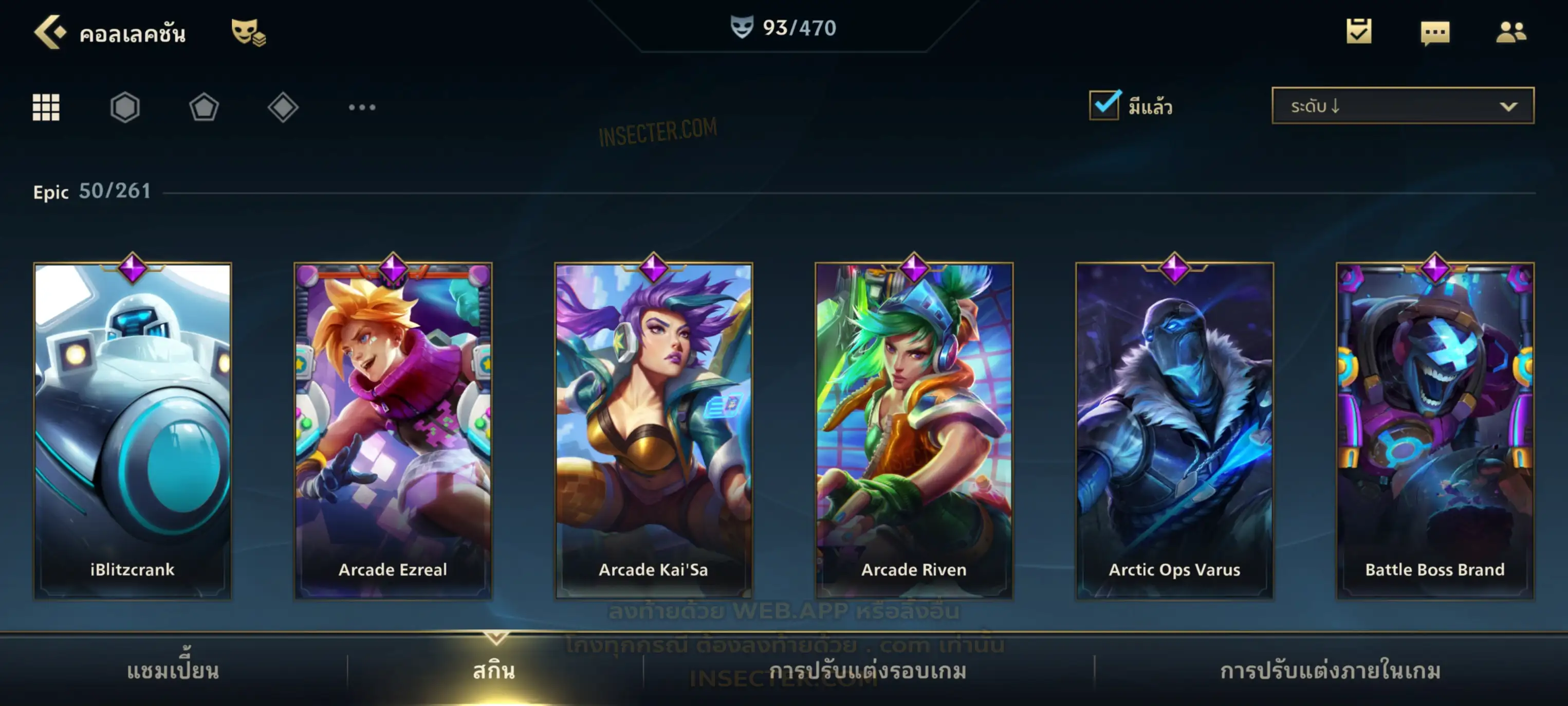Open the sort order dropdown

click(1403, 106)
